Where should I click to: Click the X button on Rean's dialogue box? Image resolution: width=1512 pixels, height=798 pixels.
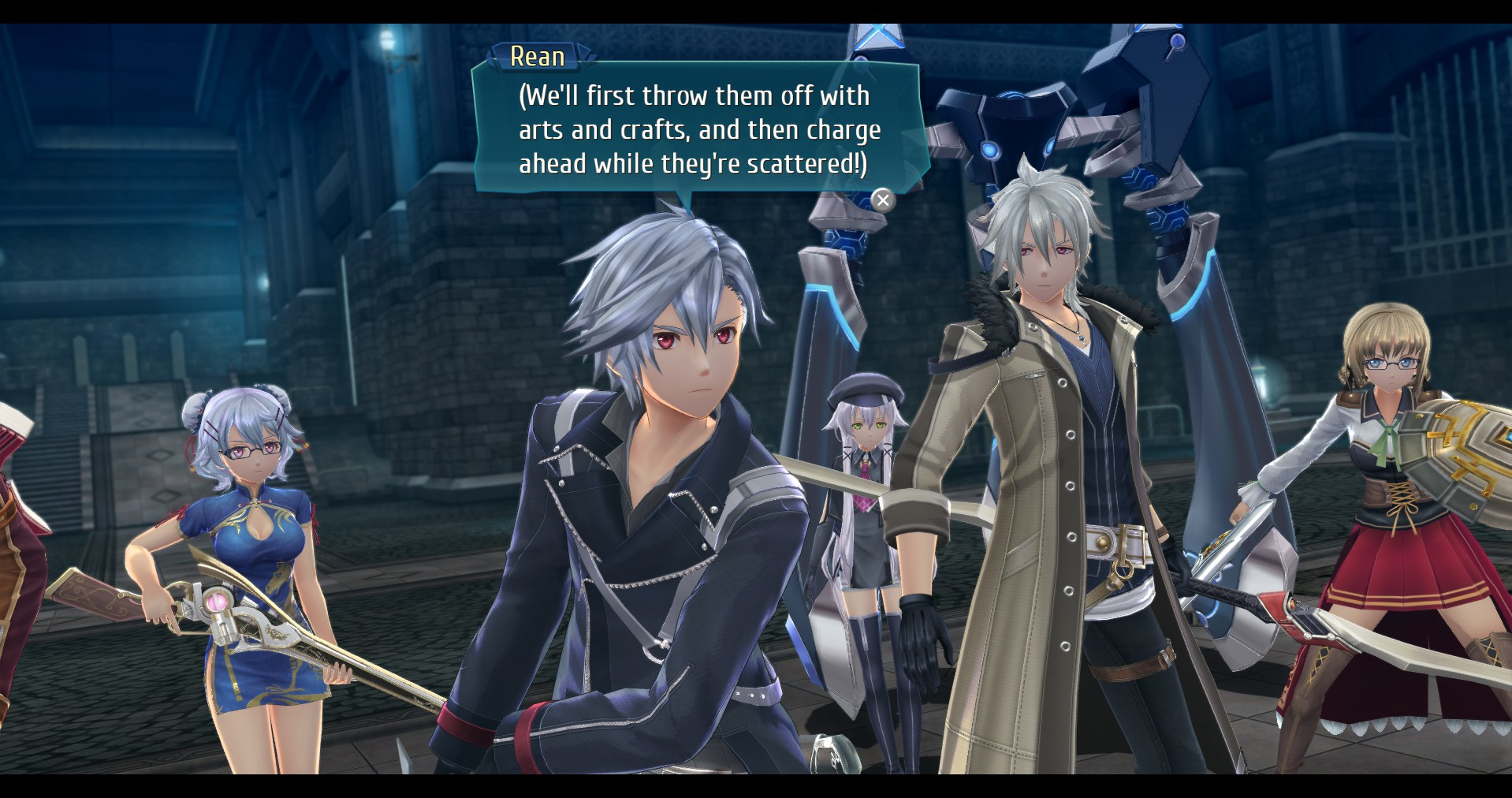click(883, 200)
